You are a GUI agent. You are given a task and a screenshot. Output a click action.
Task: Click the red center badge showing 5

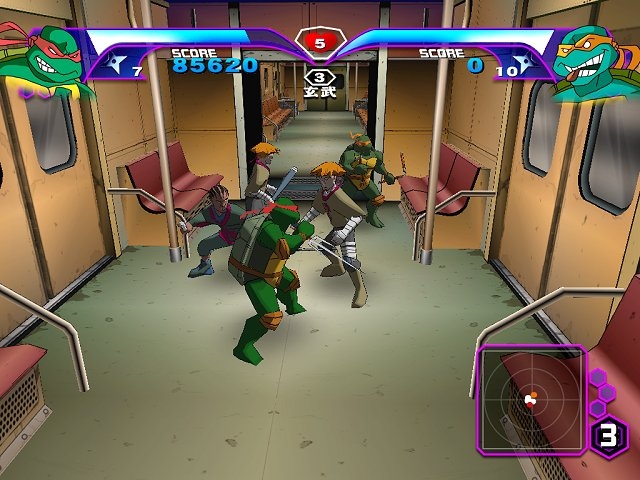[319, 43]
